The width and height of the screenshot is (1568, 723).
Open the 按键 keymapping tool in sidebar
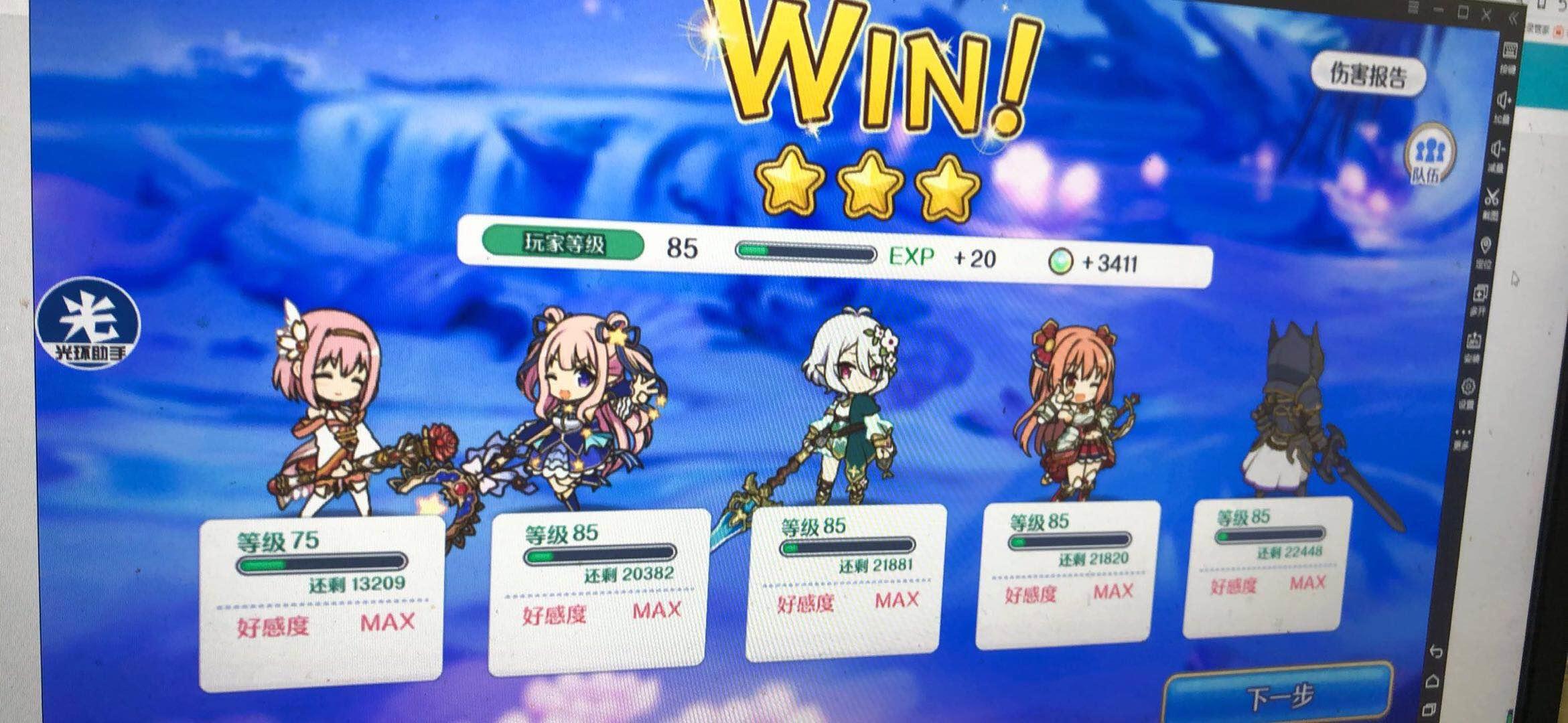[1510, 50]
